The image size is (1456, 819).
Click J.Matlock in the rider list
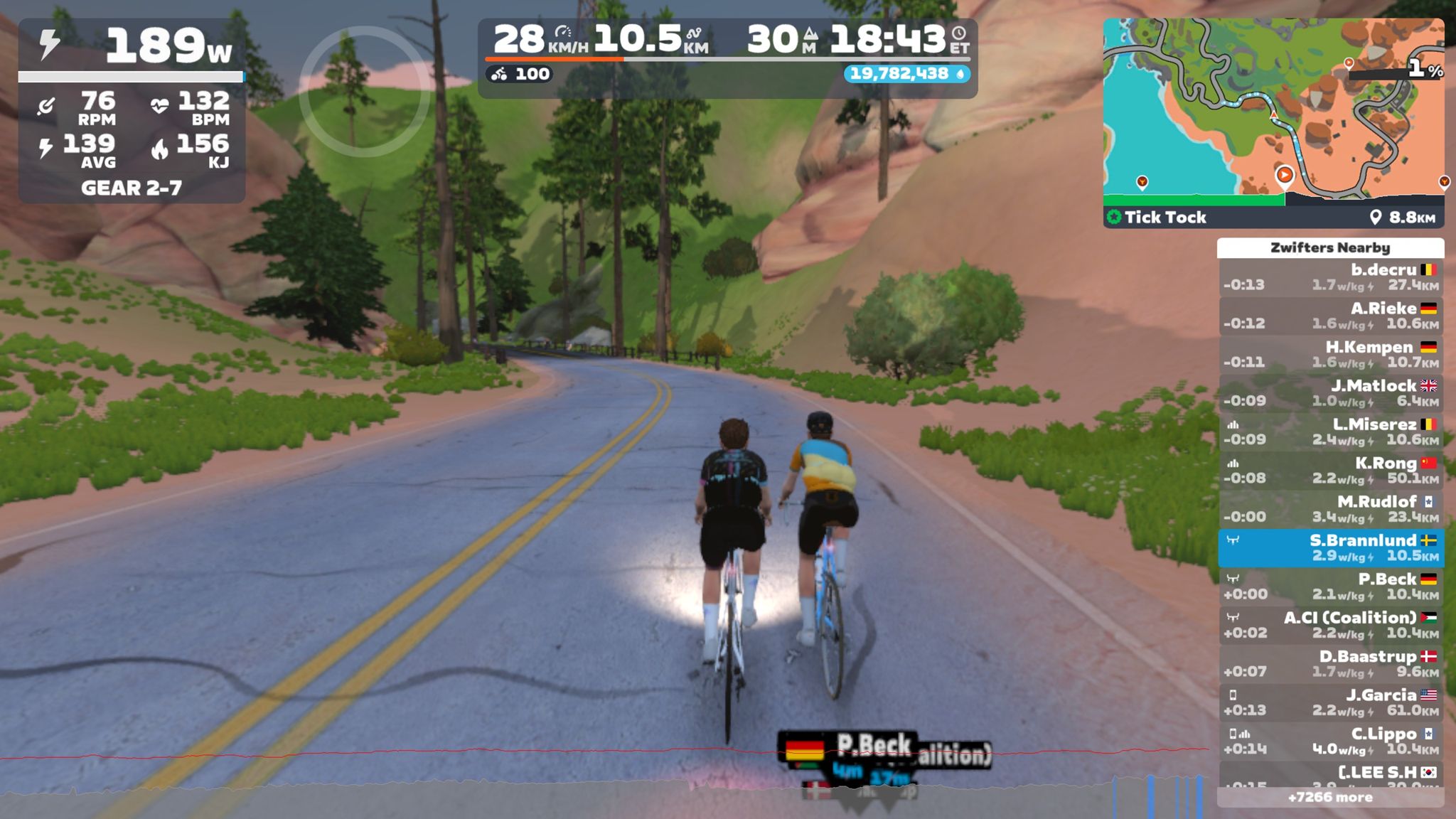[x=1330, y=393]
